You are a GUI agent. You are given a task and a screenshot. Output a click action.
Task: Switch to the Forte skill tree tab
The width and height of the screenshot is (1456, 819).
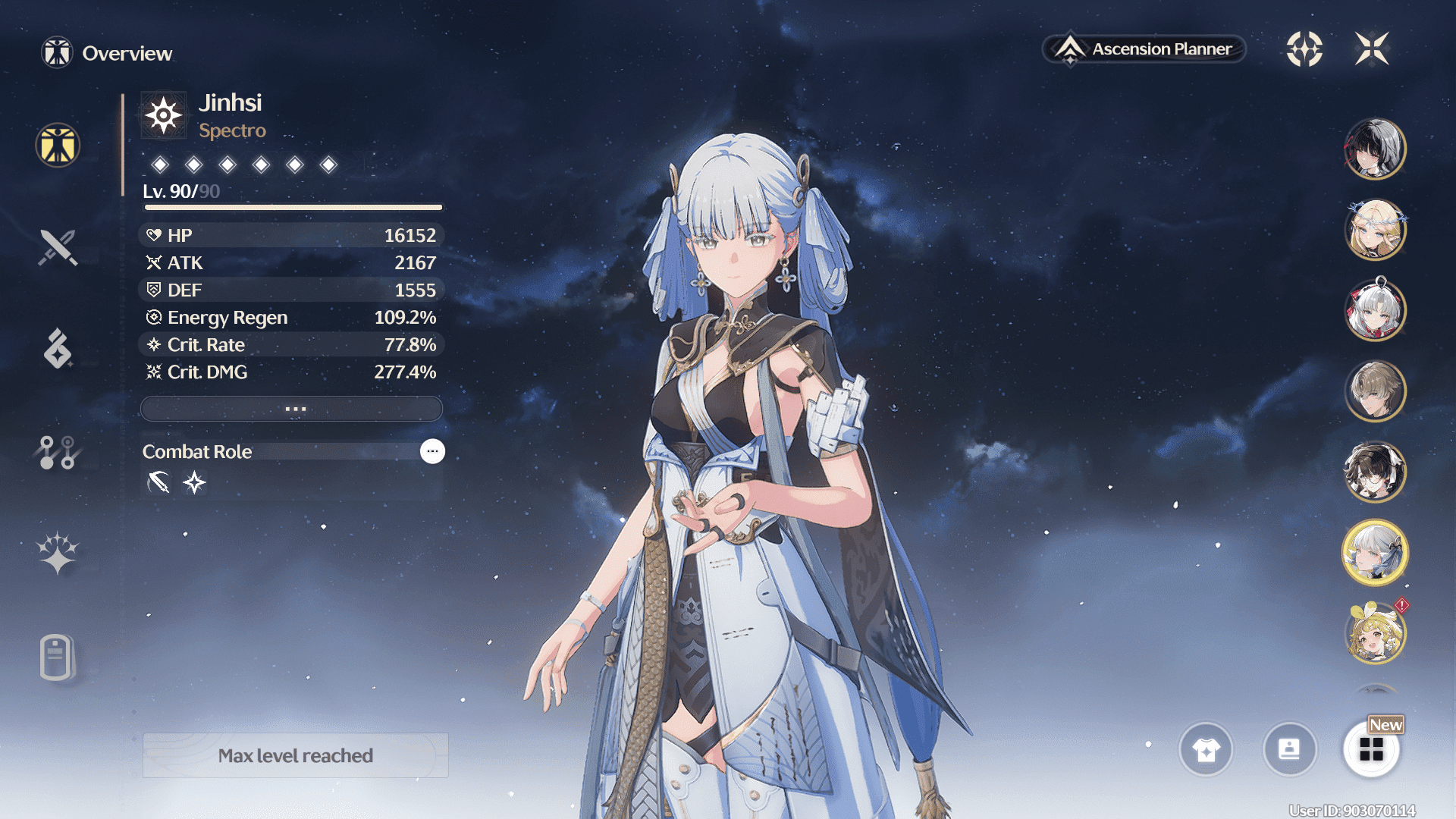click(58, 453)
